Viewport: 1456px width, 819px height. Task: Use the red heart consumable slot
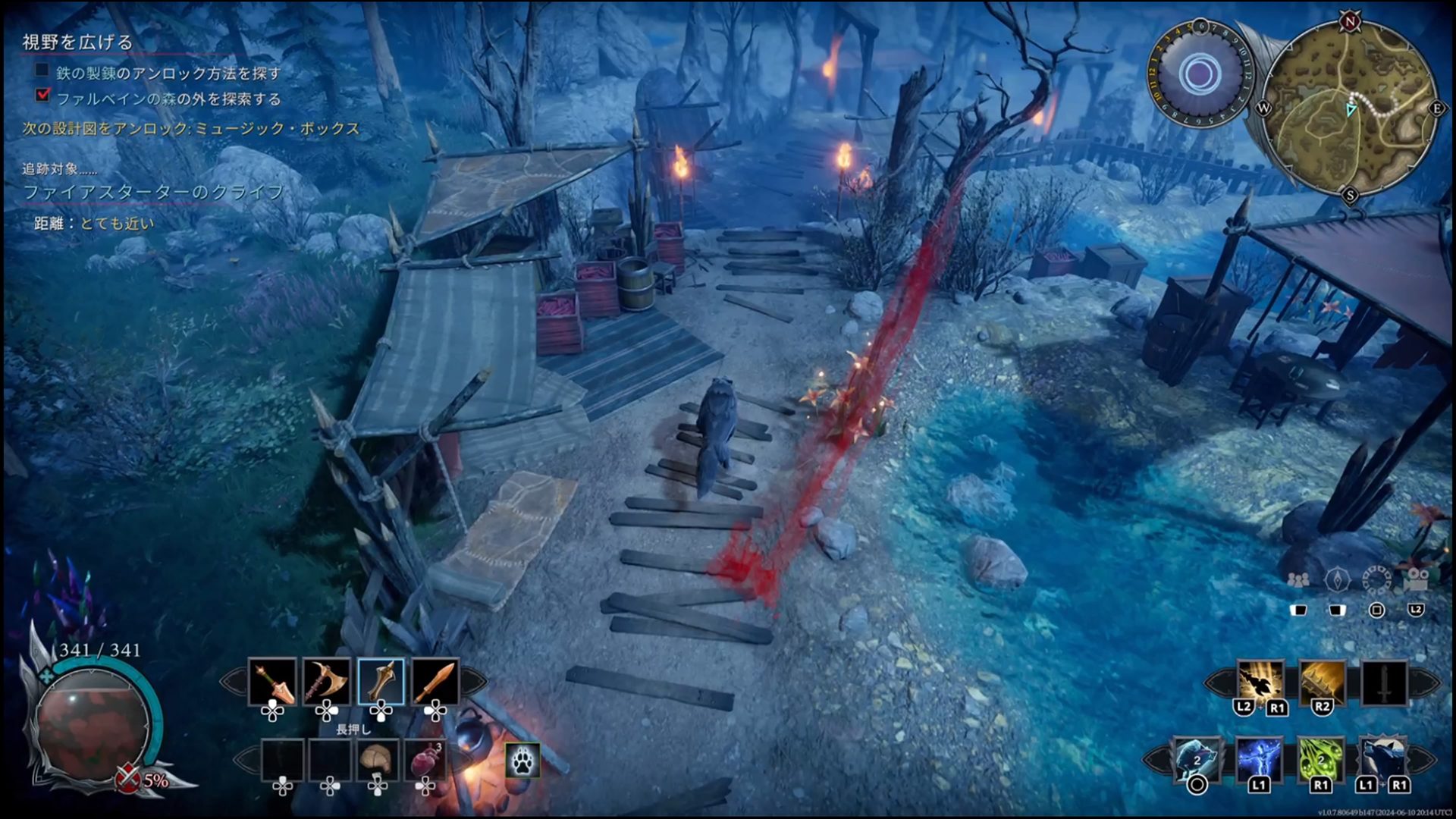point(425,759)
